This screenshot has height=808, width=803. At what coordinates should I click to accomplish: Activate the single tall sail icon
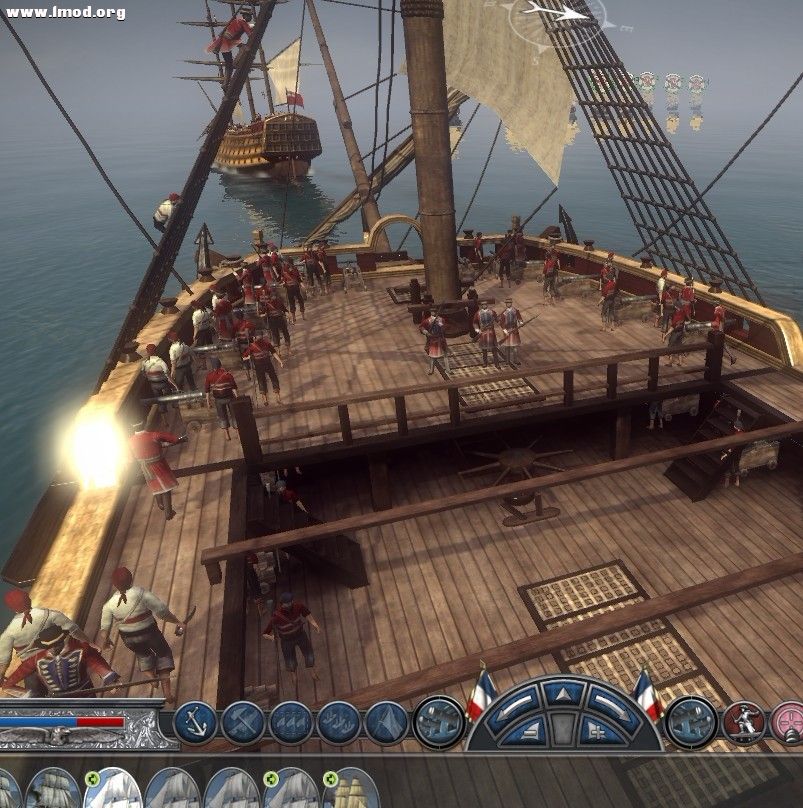(386, 722)
